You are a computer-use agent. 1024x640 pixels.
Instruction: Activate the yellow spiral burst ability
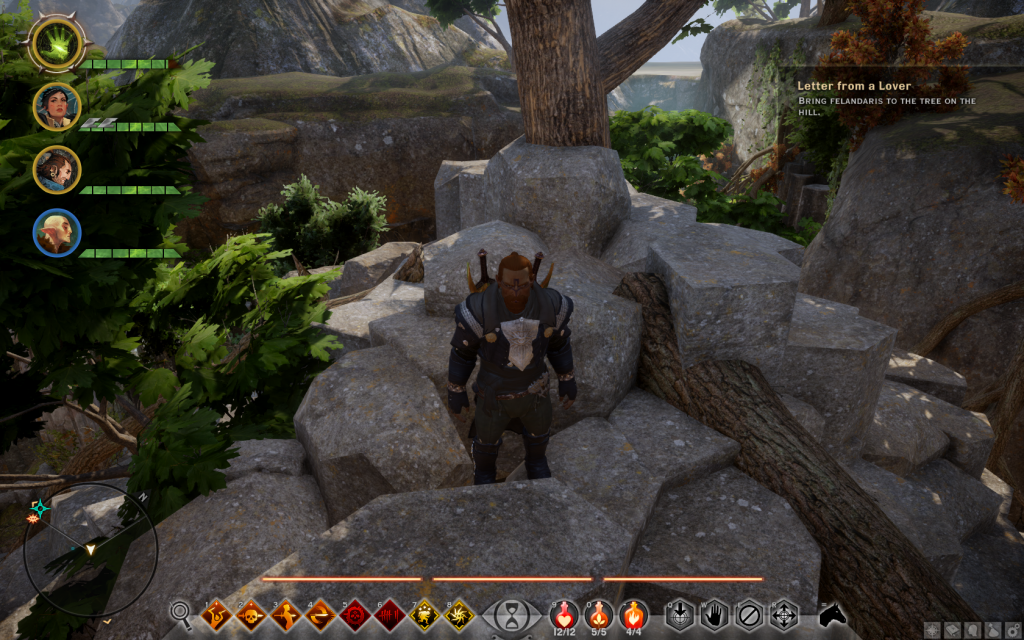[x=459, y=613]
